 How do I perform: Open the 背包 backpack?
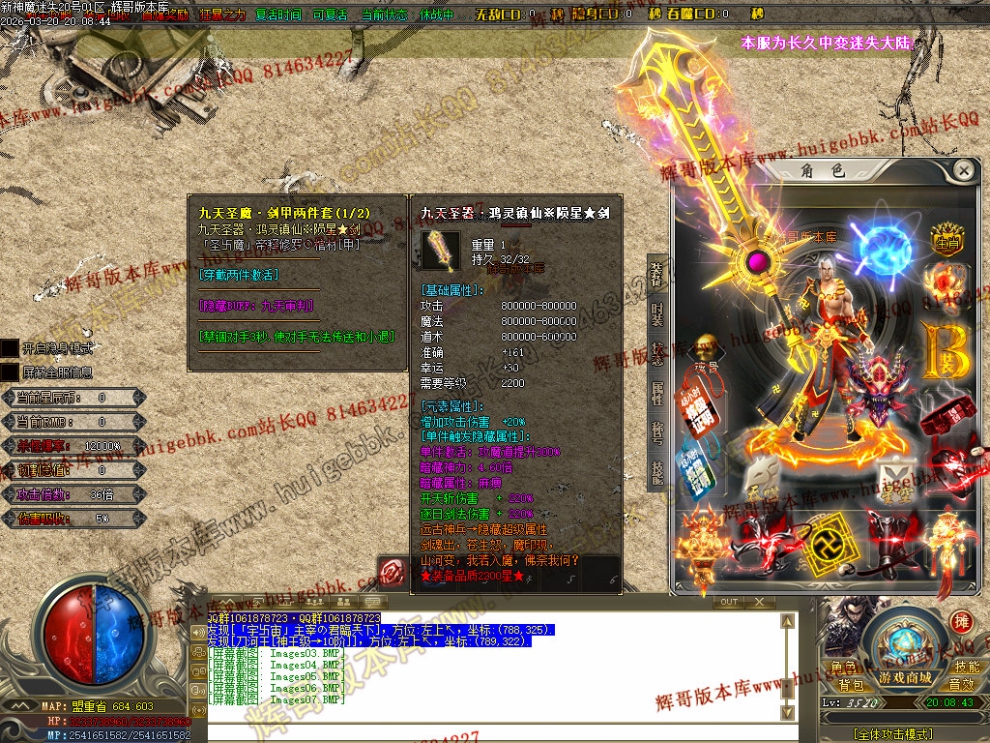coord(850,685)
